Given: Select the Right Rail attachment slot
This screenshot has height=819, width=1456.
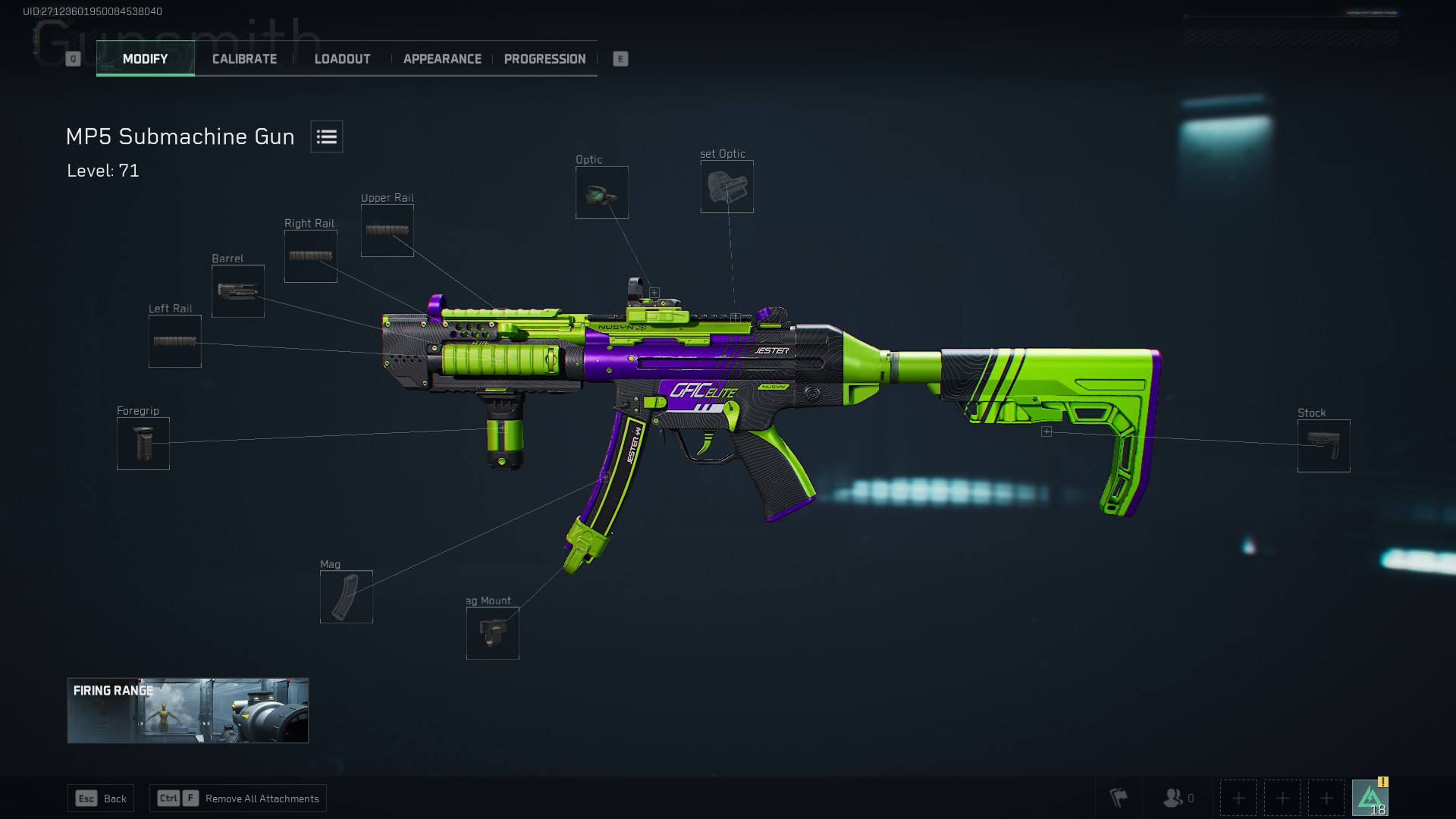Looking at the screenshot, I should (x=310, y=255).
